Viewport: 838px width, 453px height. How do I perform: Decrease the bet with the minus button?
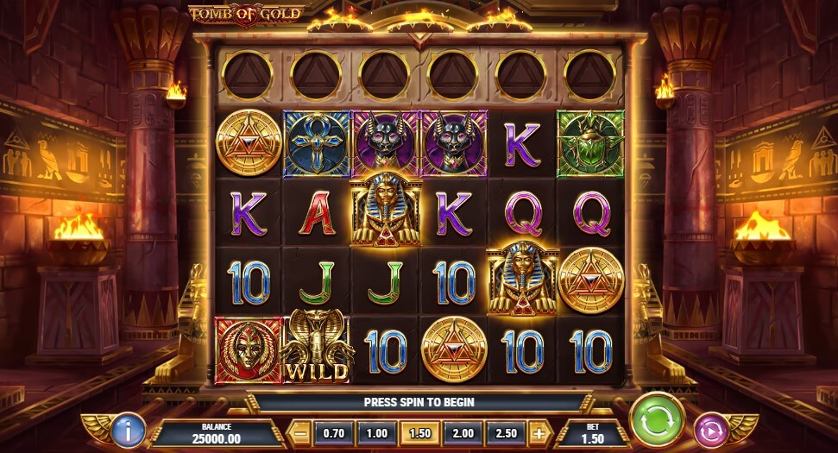point(299,434)
